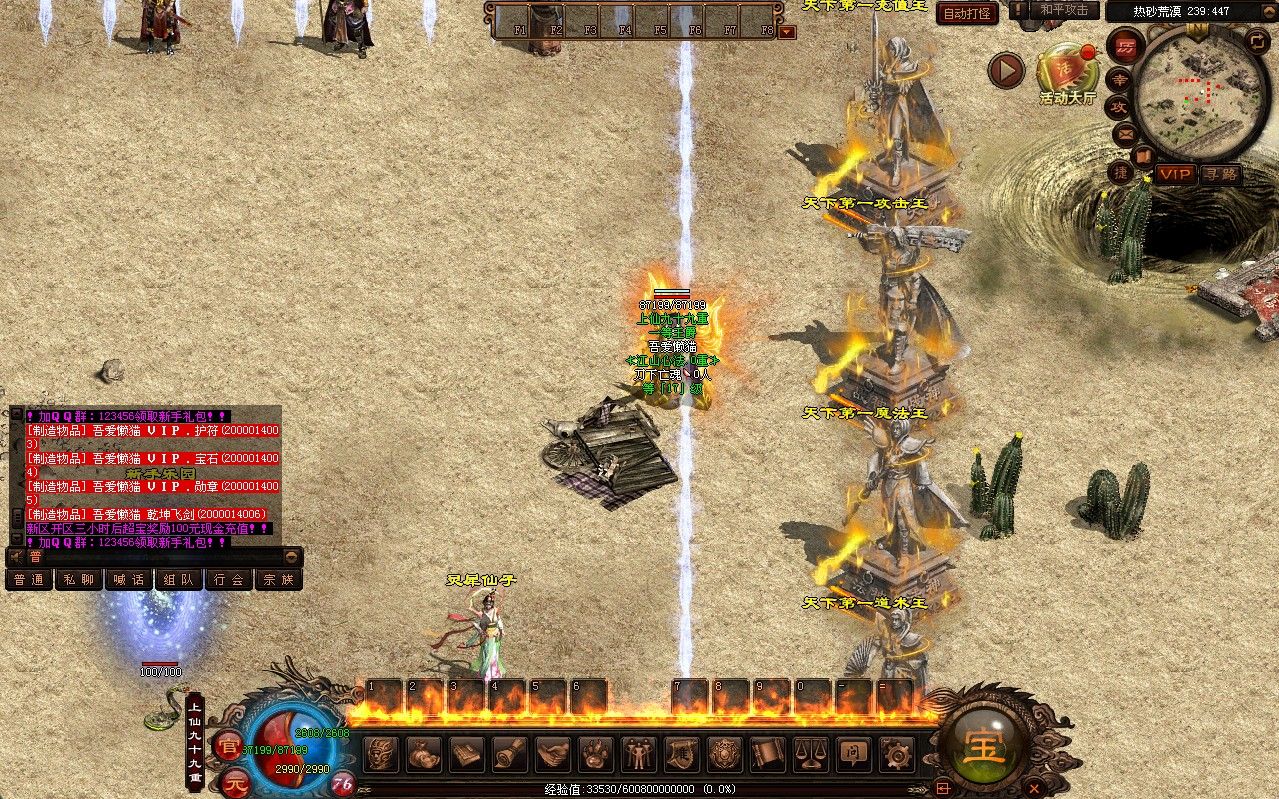Click the red 官 round button
The image size is (1279, 799).
click(229, 746)
